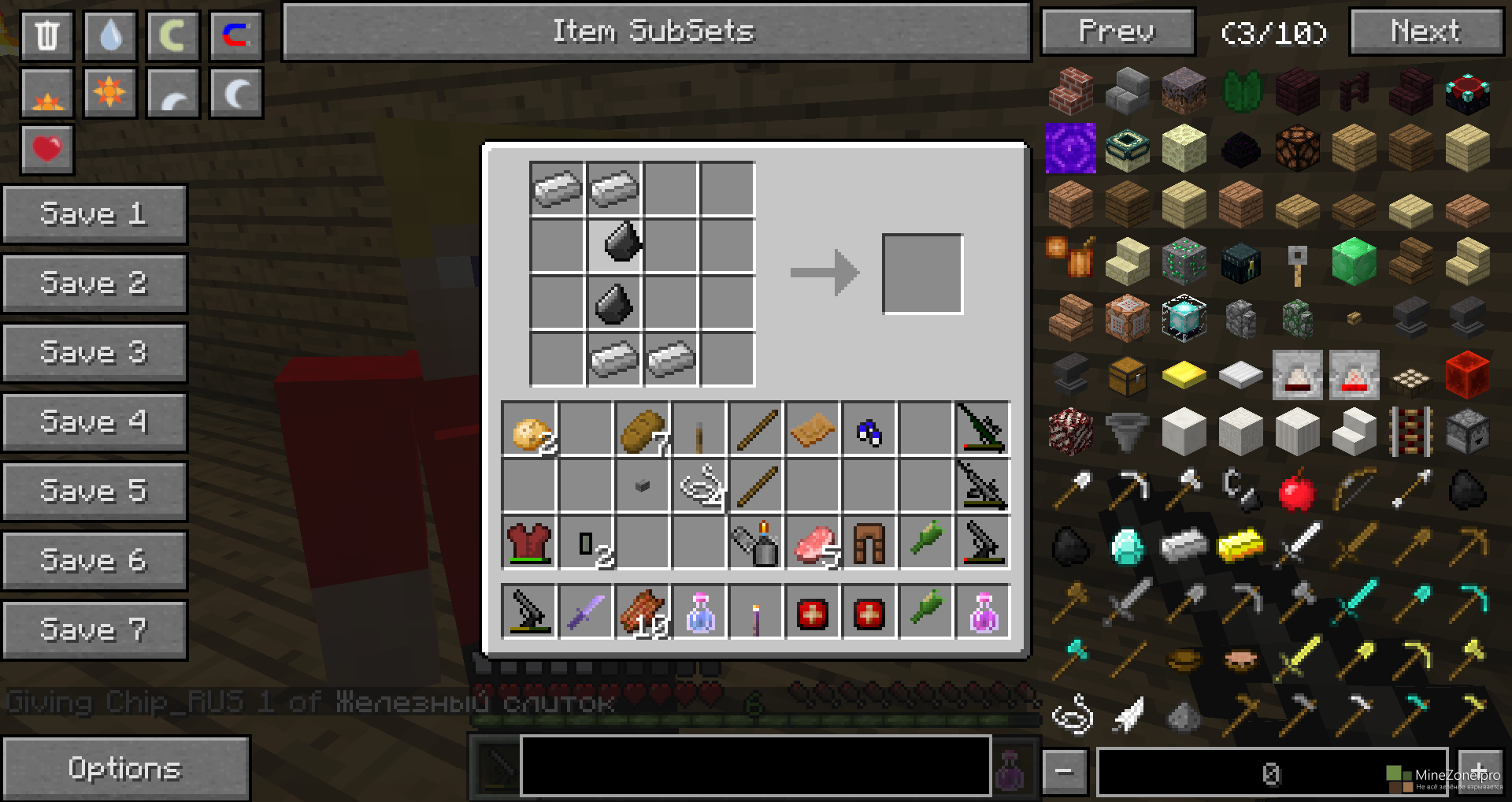
Task: Select the Save 7 button
Action: click(x=94, y=629)
